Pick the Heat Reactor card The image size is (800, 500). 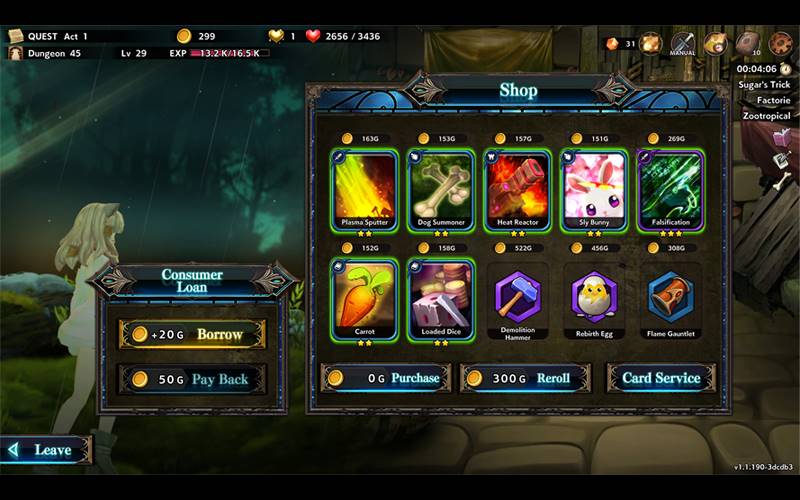tap(517, 190)
